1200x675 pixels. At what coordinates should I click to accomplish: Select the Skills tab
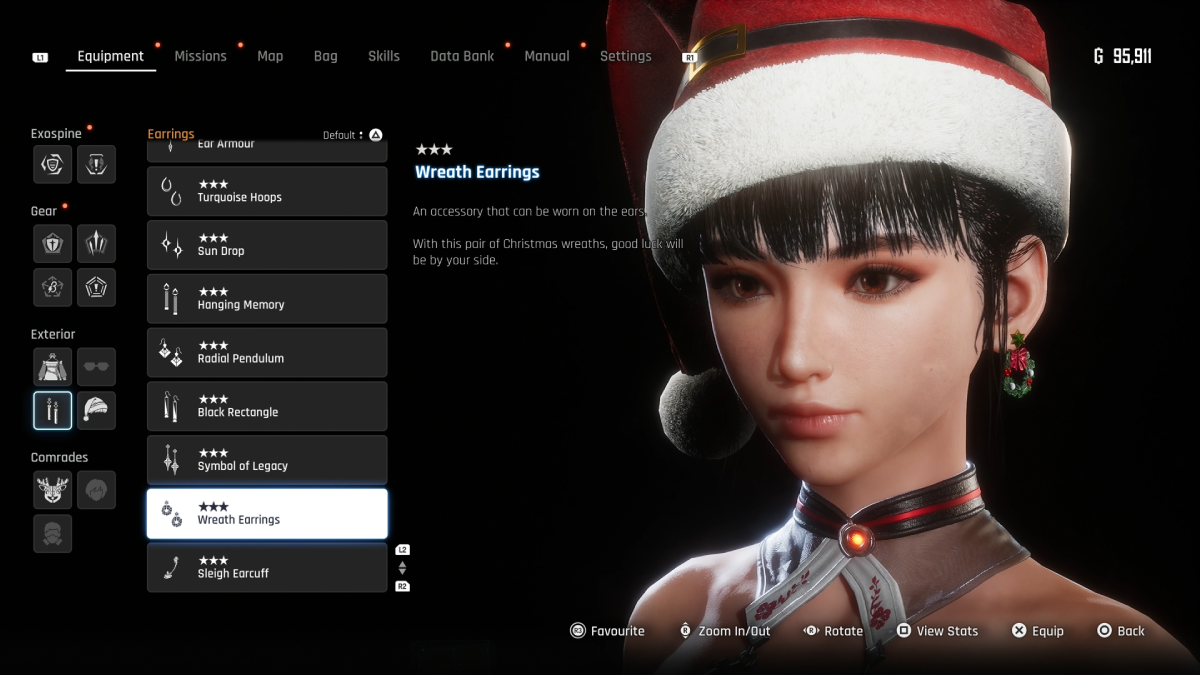[x=383, y=56]
